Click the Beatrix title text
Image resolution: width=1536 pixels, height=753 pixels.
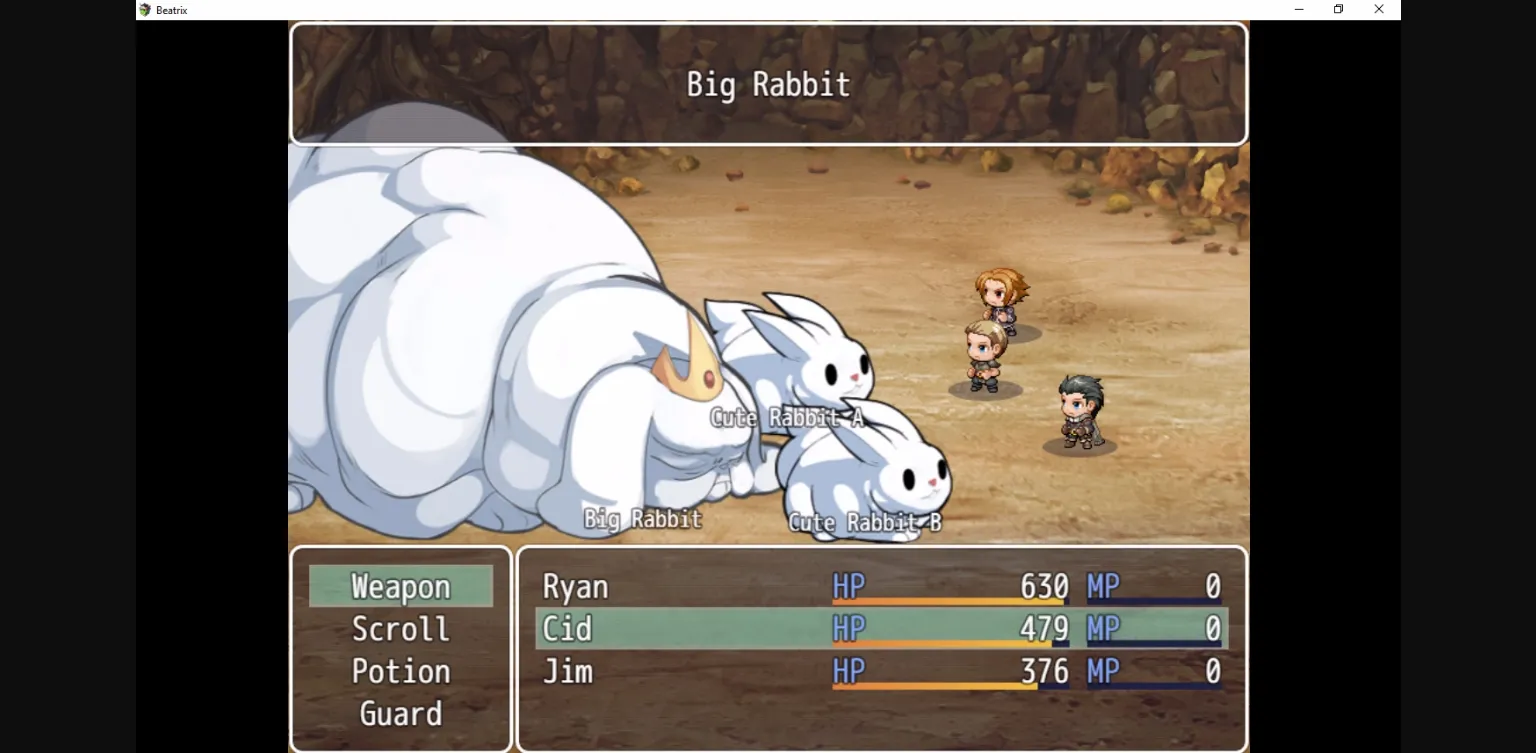tap(170, 9)
